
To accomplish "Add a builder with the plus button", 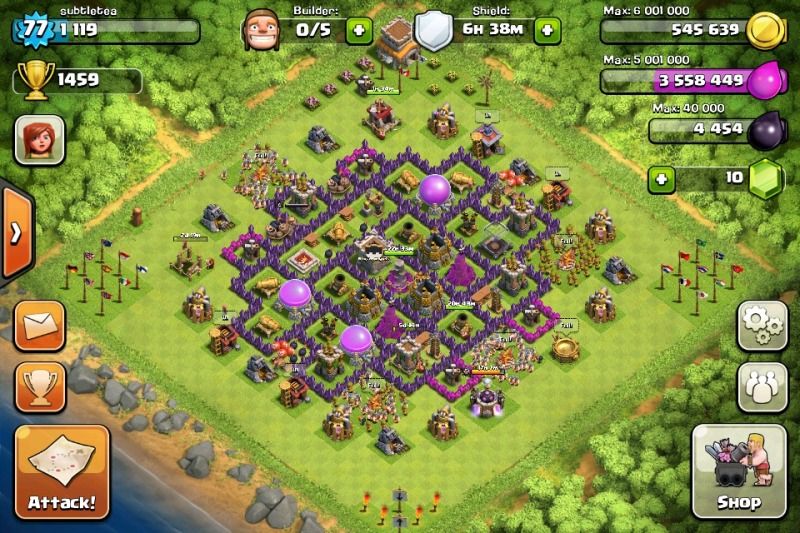I will point(360,29).
